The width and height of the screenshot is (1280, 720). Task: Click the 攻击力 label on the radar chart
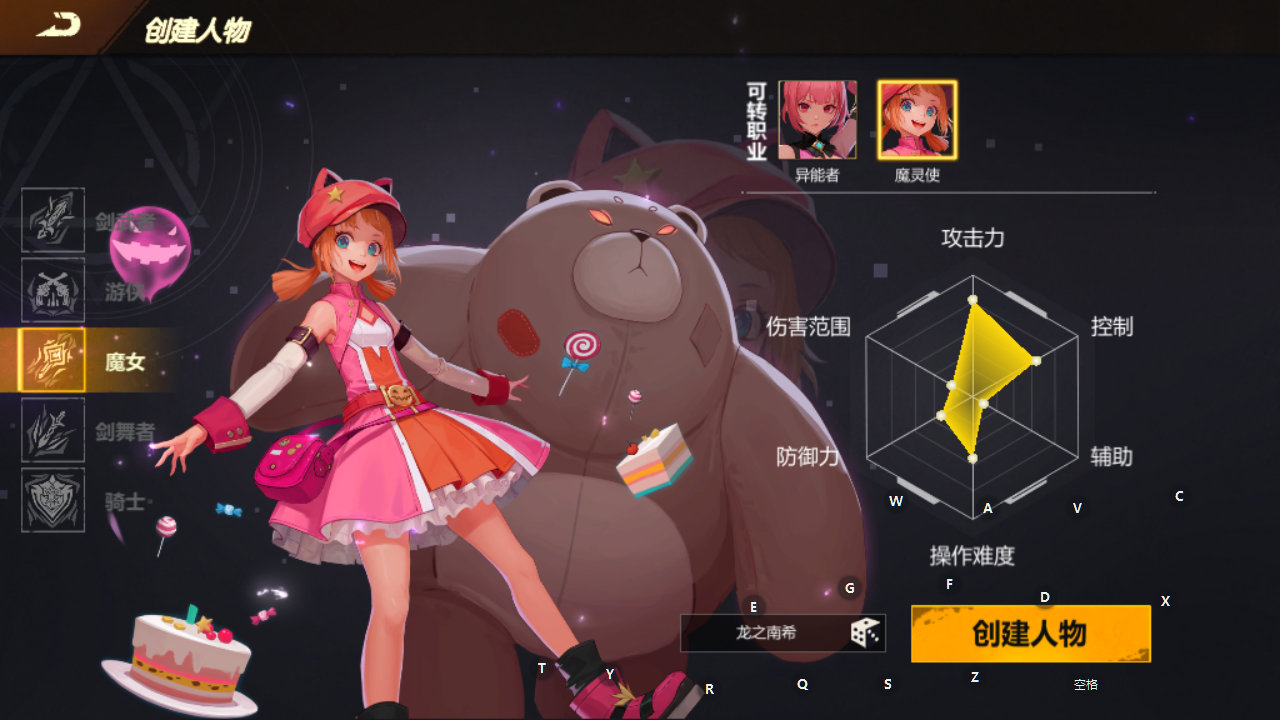click(974, 239)
